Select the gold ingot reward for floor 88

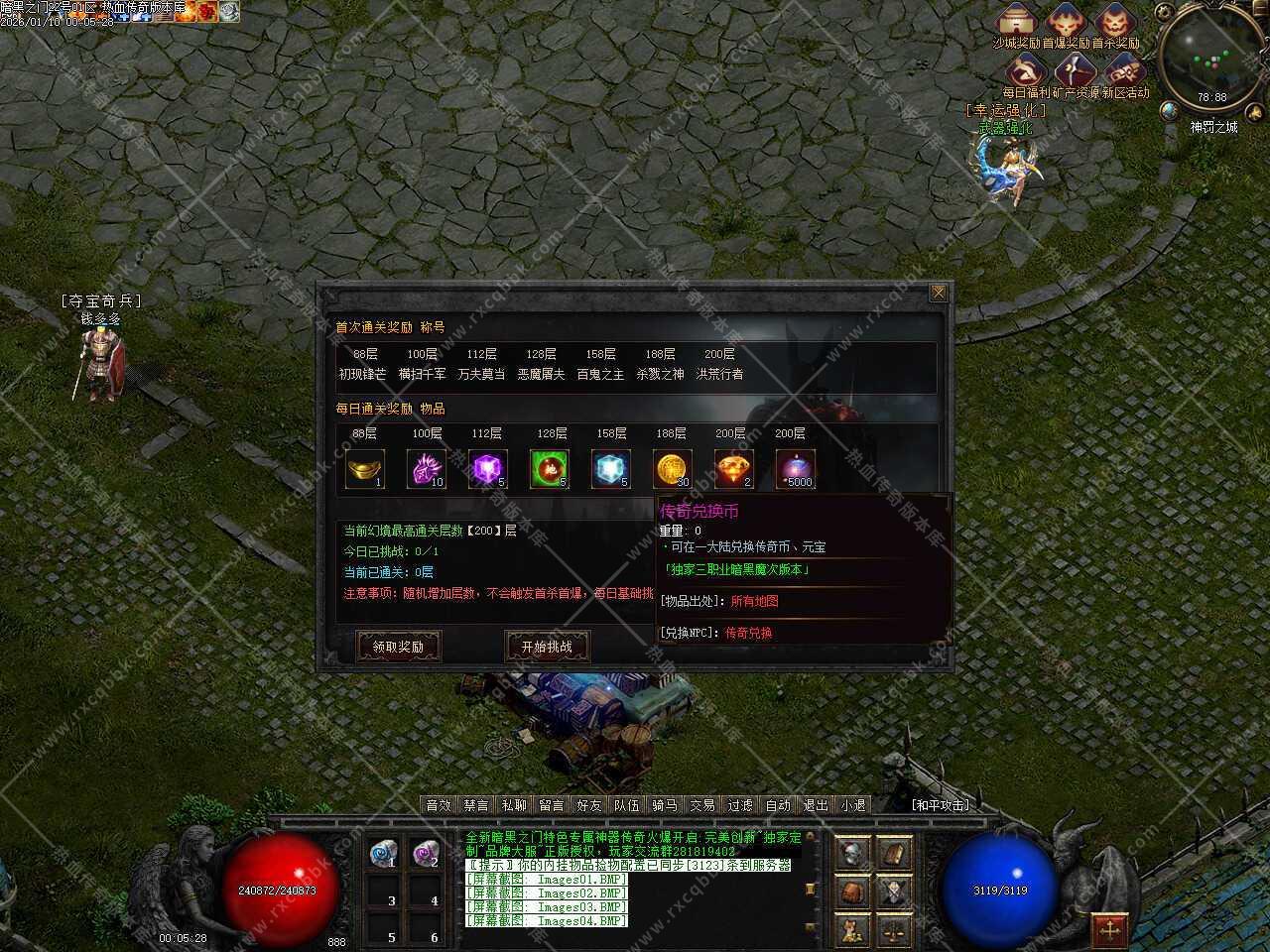[365, 469]
